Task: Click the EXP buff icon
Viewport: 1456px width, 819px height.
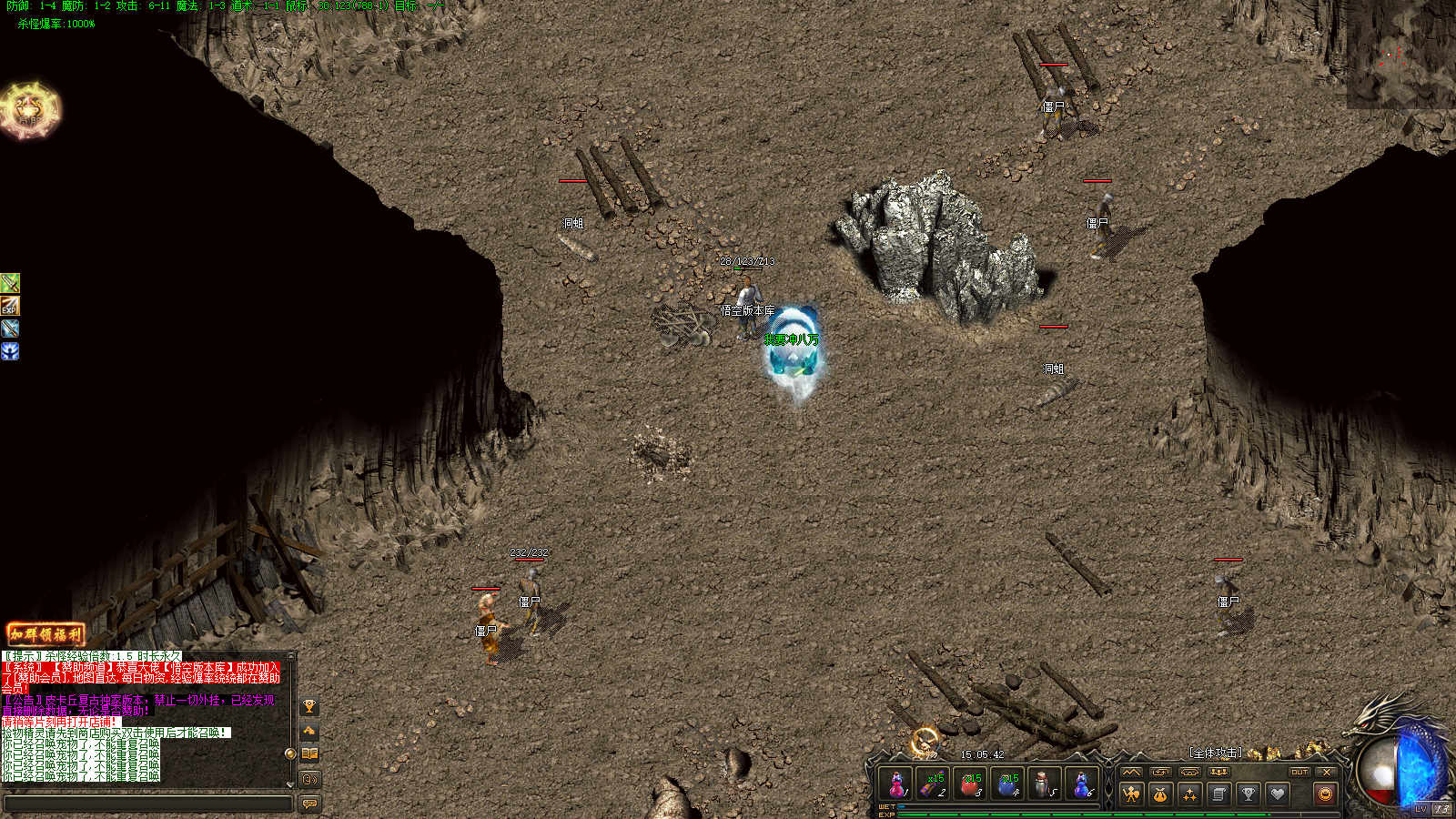Action: (x=10, y=306)
